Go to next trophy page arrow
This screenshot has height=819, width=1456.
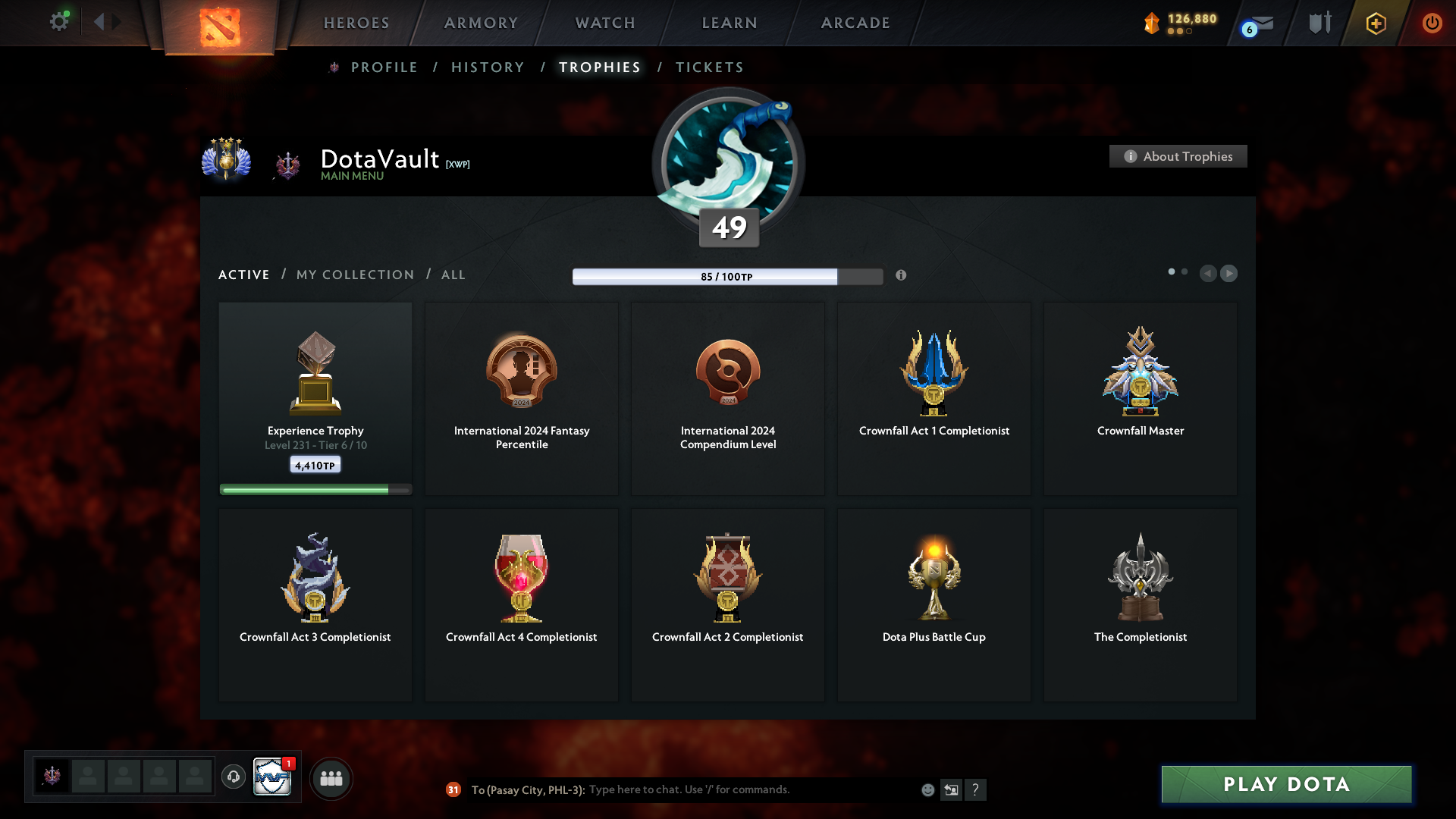[x=1229, y=273]
